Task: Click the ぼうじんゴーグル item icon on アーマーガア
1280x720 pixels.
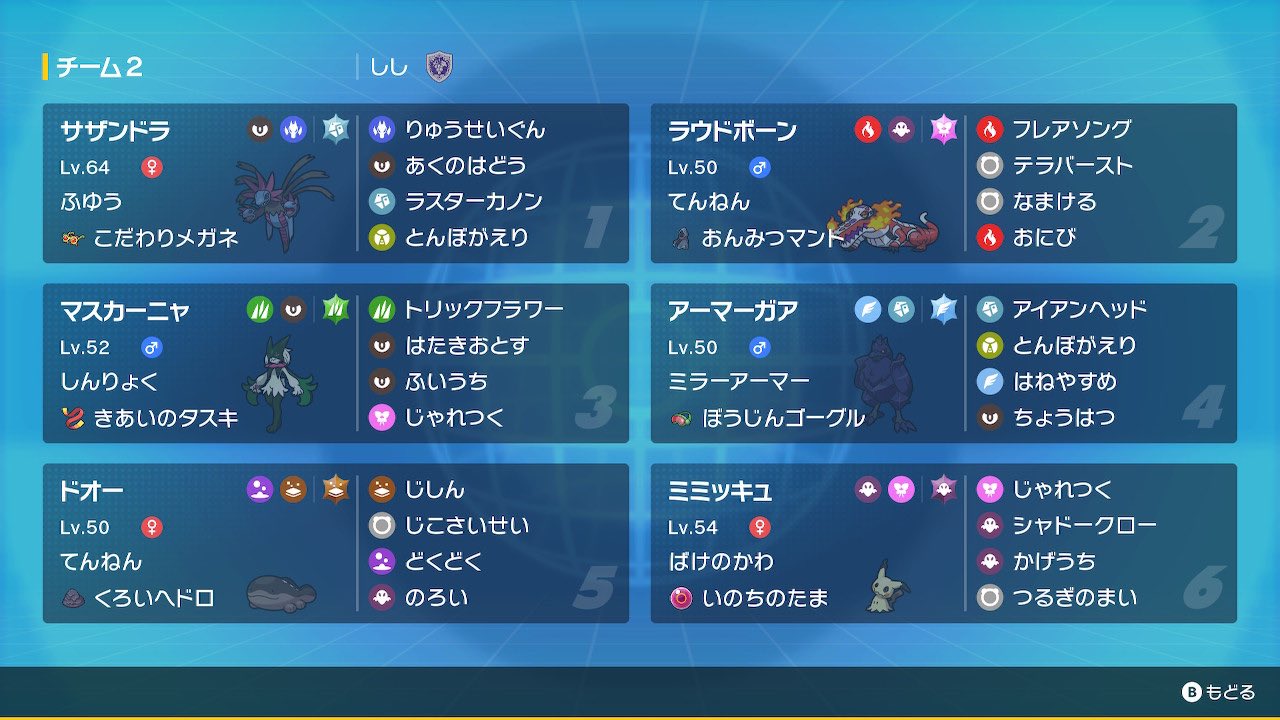Action: tap(678, 419)
